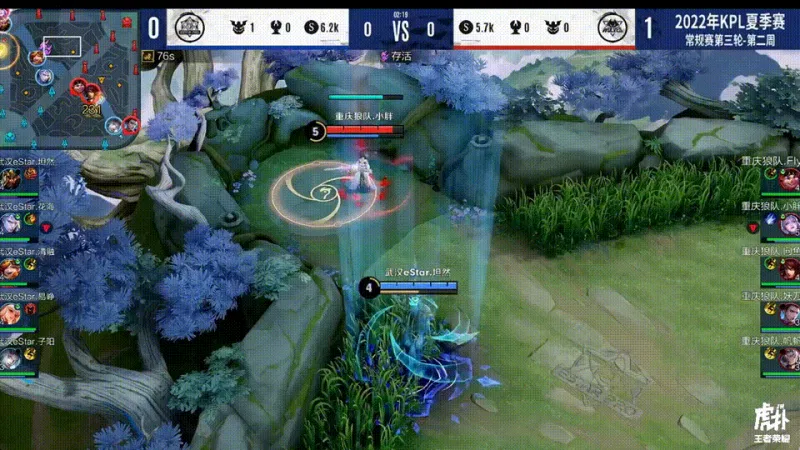Choose the 武汉eStar.清融 player portrait
The width and height of the screenshot is (800, 450).
click(11, 270)
